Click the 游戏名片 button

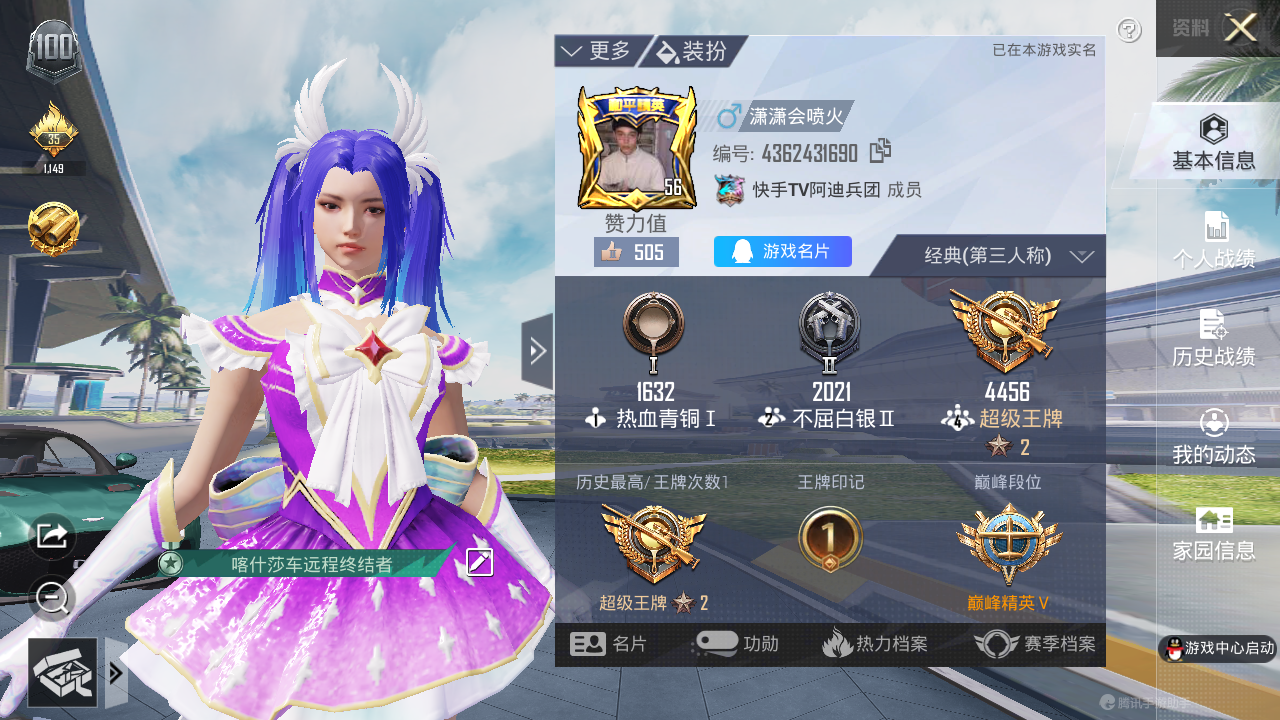click(x=783, y=252)
